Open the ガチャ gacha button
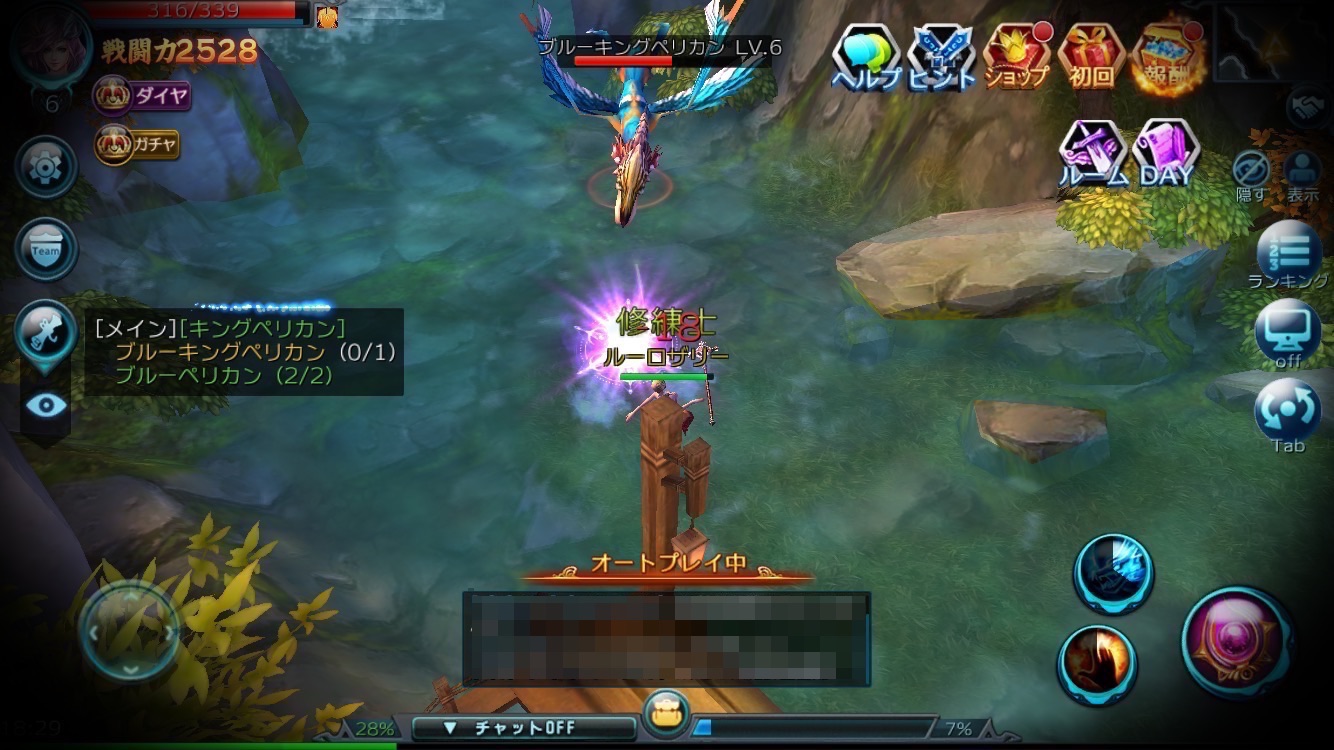Image resolution: width=1334 pixels, height=750 pixels. pyautogui.click(x=137, y=145)
